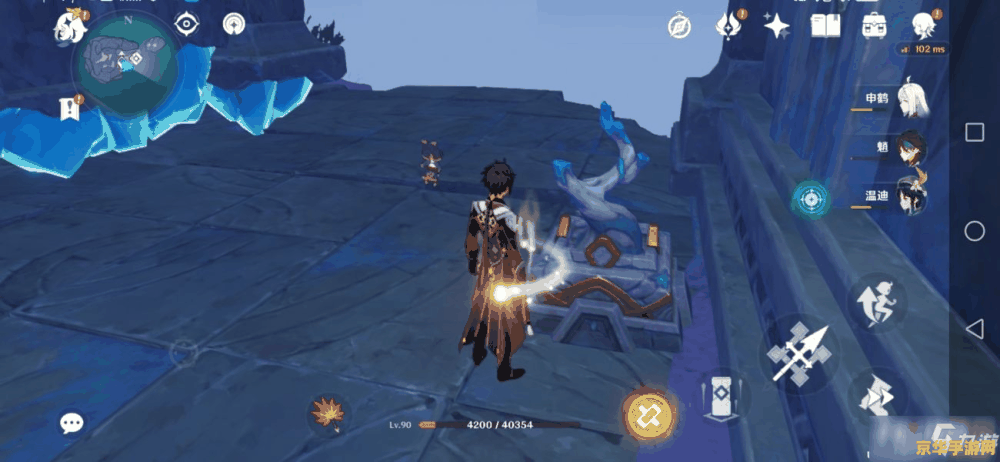Screen dimensions: 1000x462
Task: Open the backpack inventory
Action: click(x=874, y=27)
